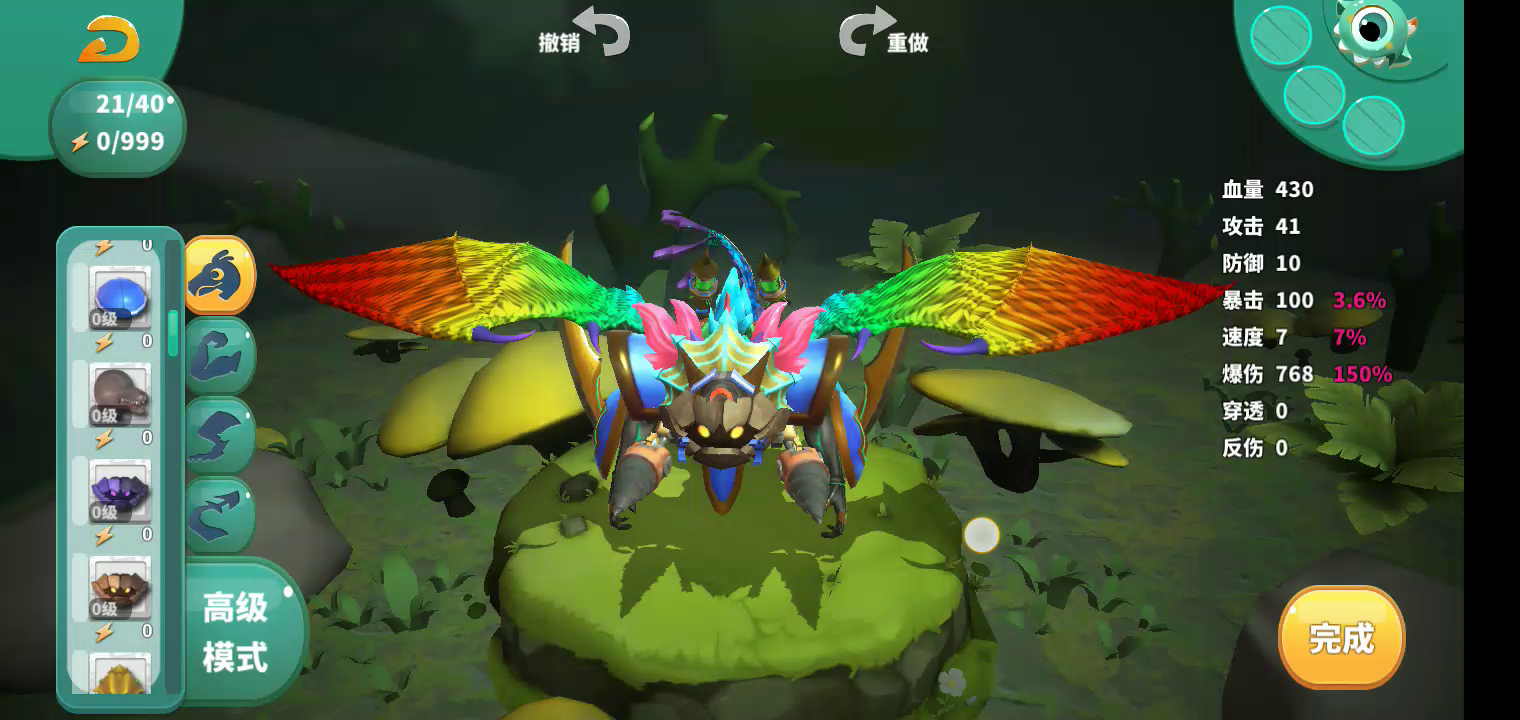Click the one-eyed green creature avatar

1376,32
